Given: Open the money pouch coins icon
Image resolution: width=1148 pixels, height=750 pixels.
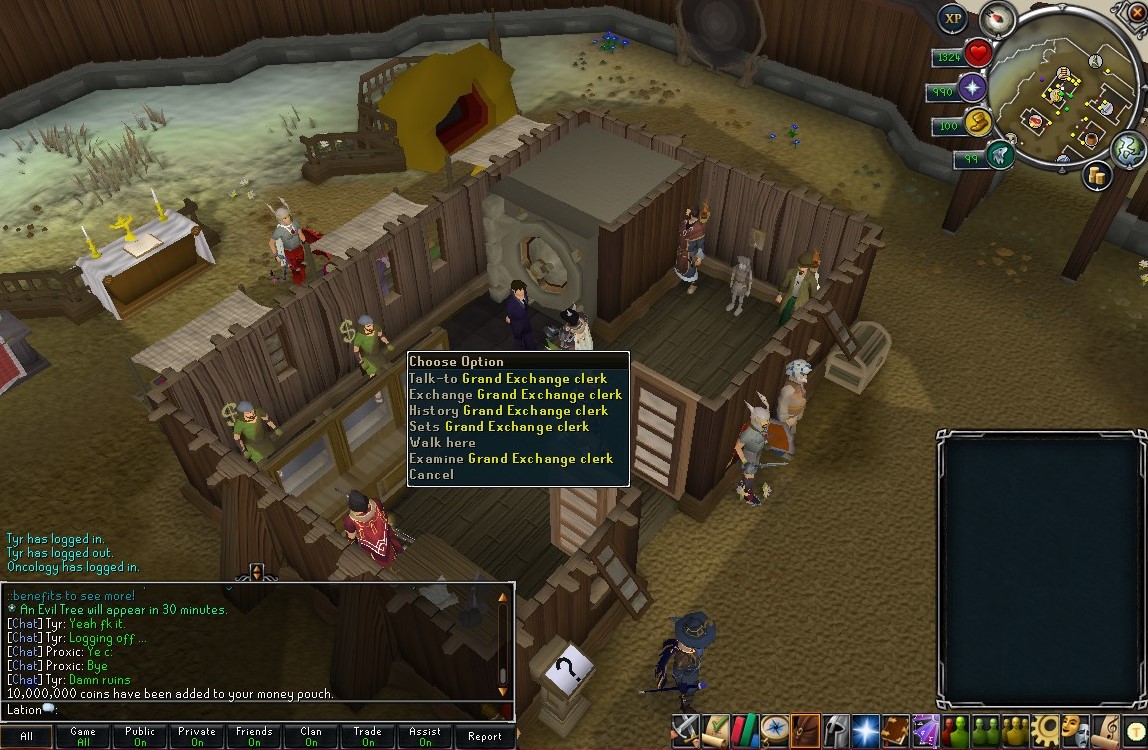Looking at the screenshot, I should [x=1098, y=177].
